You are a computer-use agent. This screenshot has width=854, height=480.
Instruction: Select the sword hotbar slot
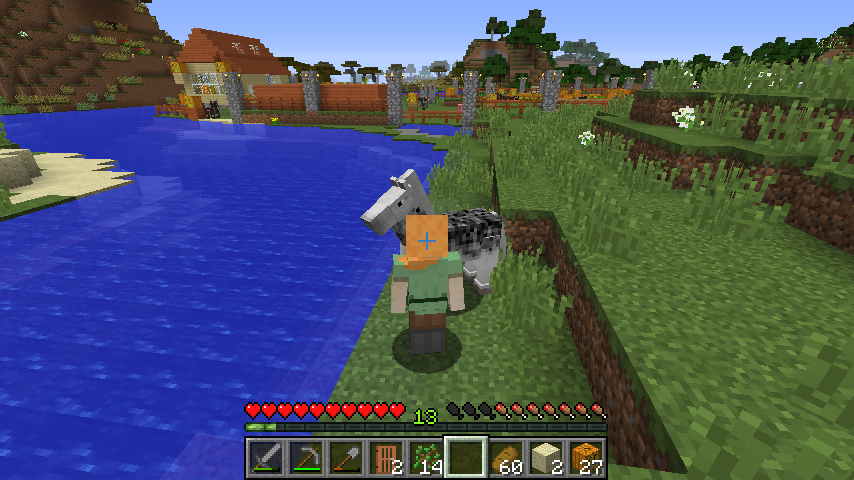[266, 458]
